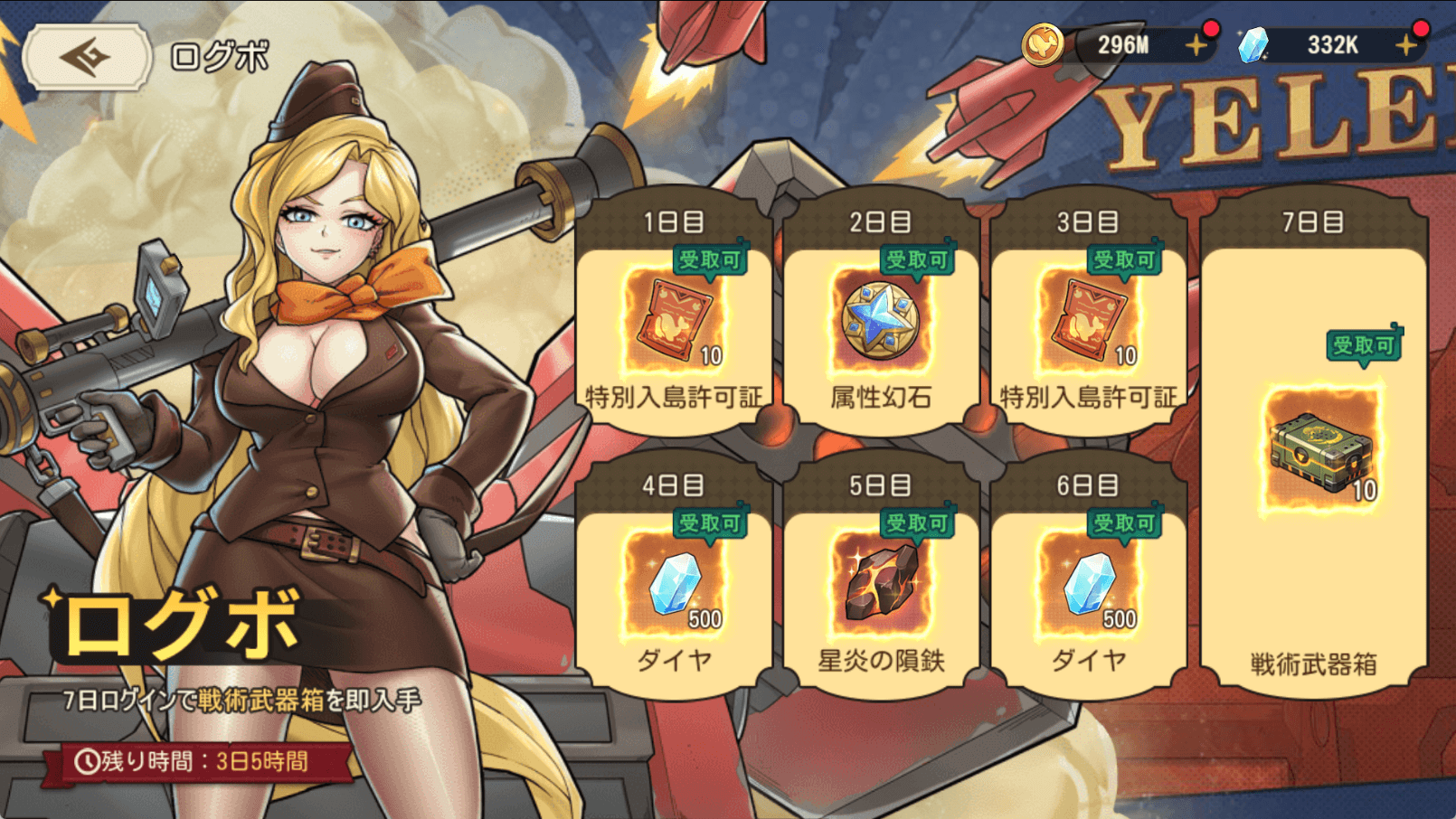Image resolution: width=1456 pixels, height=819 pixels.
Task: Collect the Day 5 star flame meteorite
Action: coord(880,583)
